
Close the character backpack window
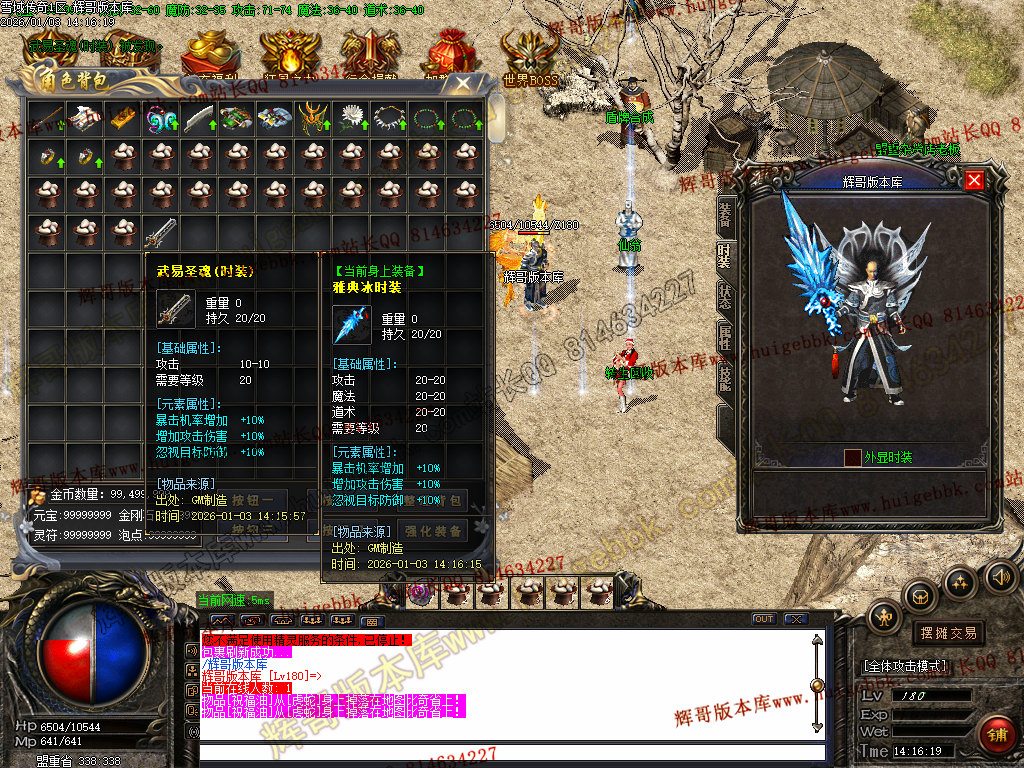(463, 84)
